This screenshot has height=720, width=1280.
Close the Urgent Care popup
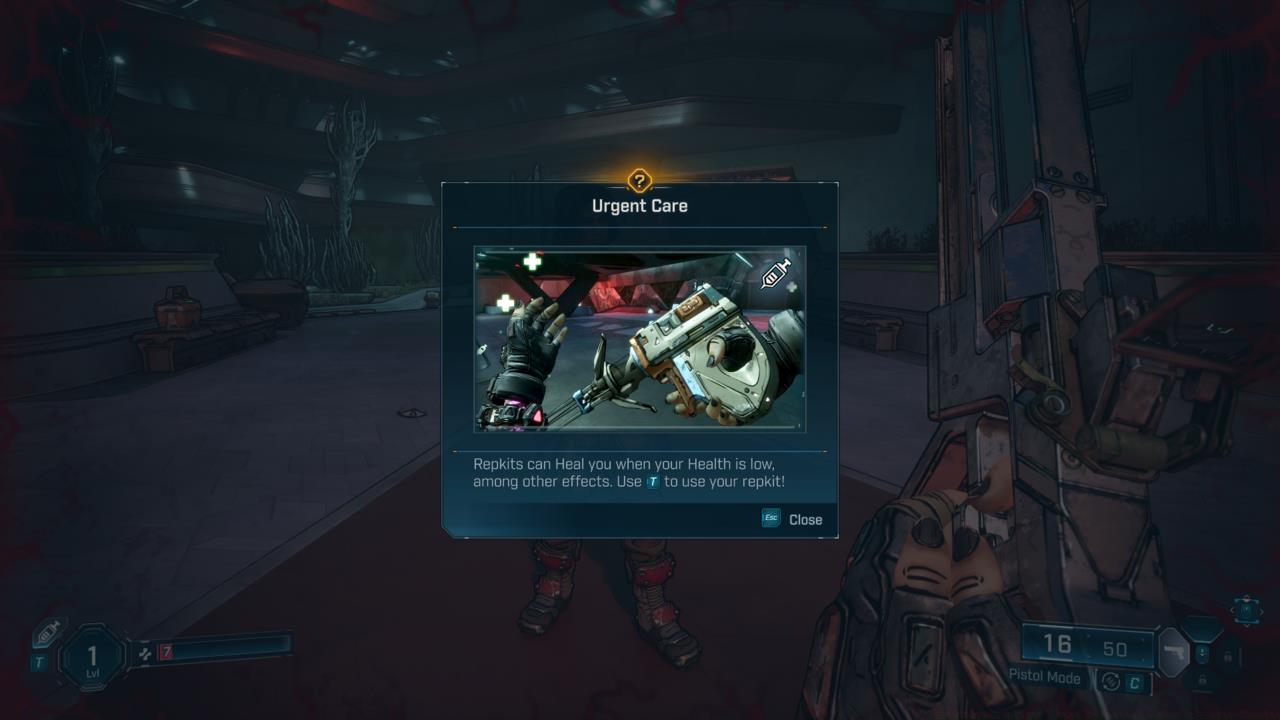click(x=805, y=519)
